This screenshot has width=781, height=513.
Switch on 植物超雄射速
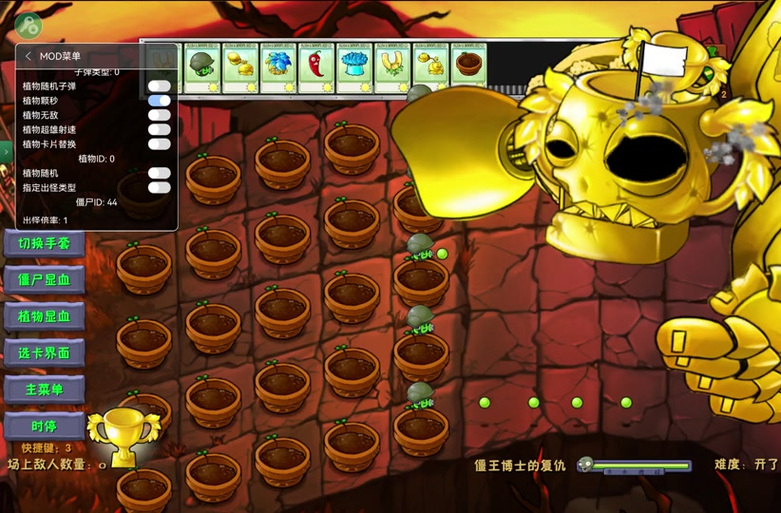pyautogui.click(x=159, y=129)
